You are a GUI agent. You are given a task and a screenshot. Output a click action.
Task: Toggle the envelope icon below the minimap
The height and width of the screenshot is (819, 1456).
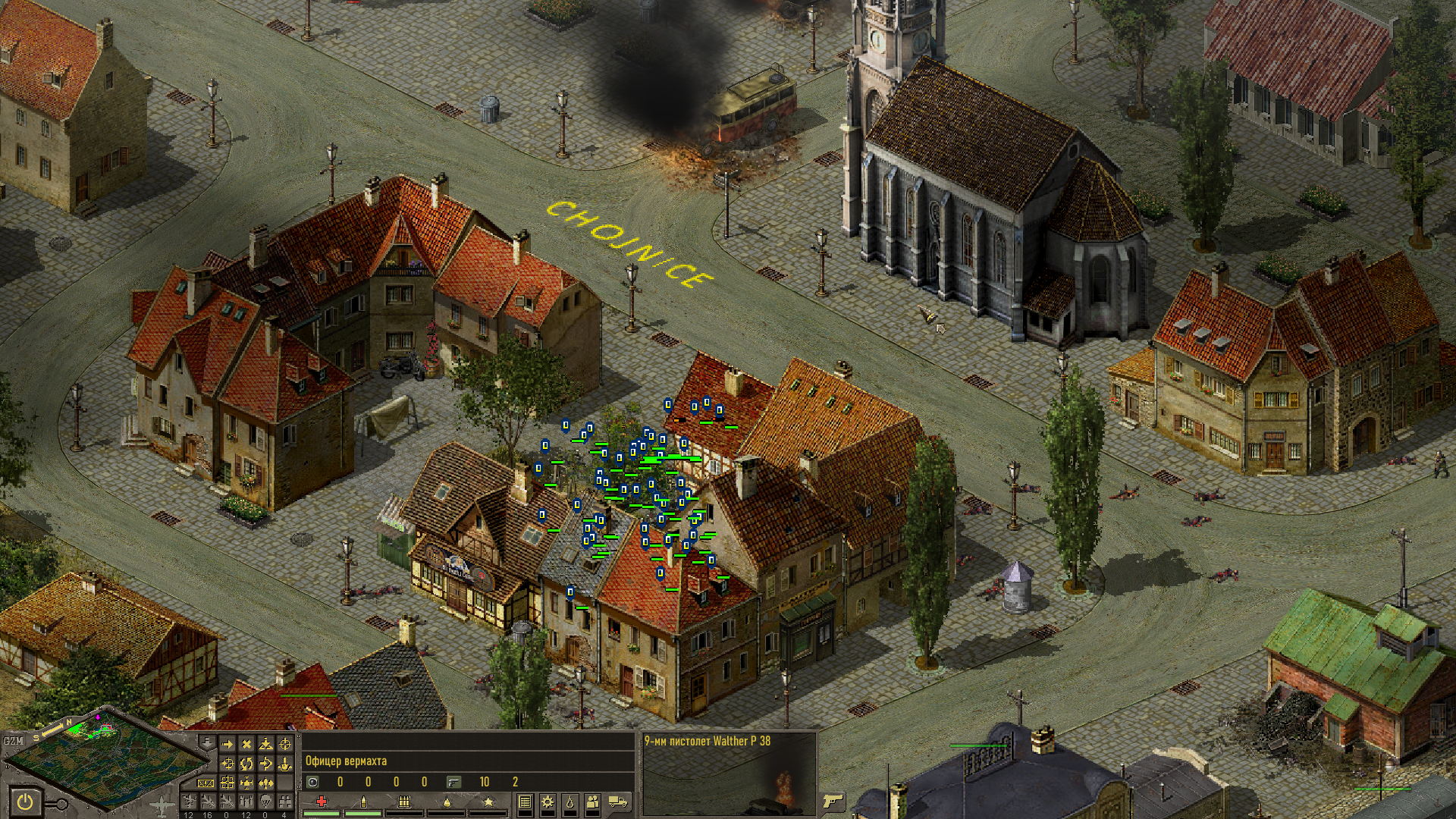tap(206, 783)
